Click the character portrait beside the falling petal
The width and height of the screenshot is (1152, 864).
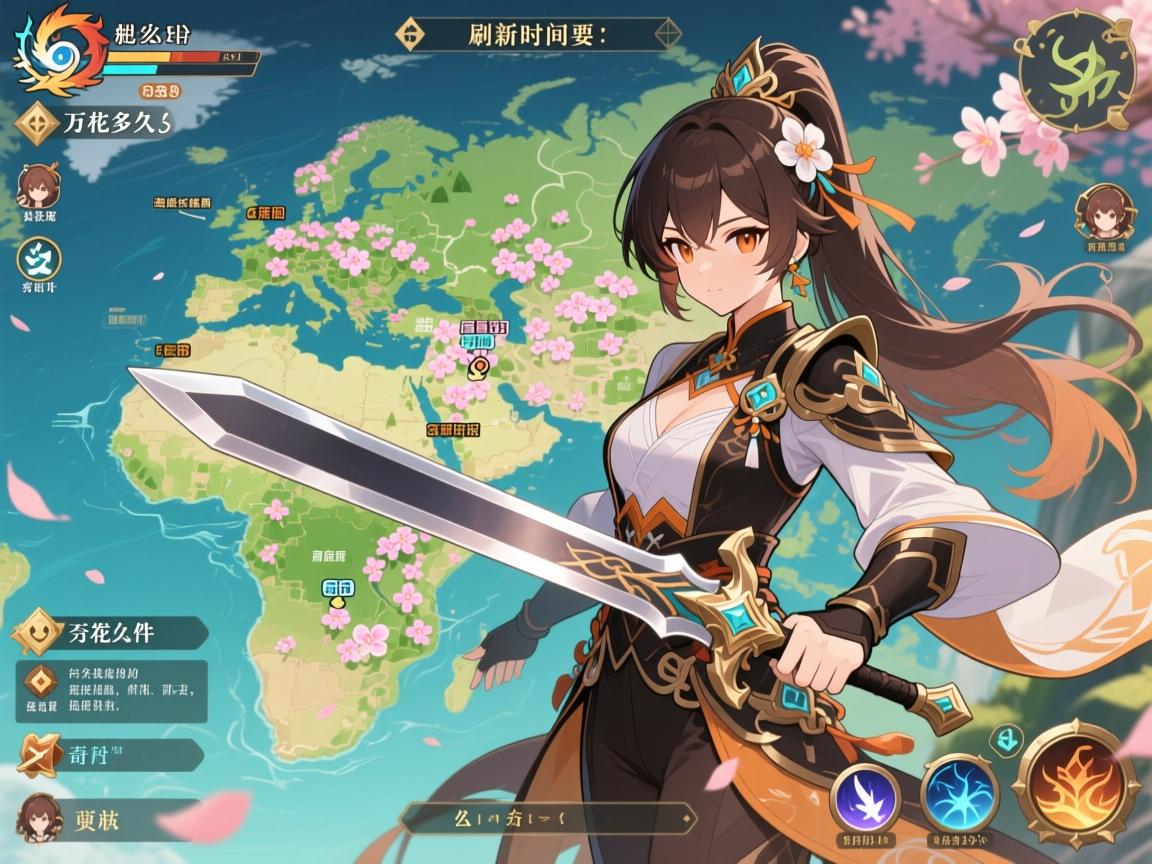tap(40, 817)
